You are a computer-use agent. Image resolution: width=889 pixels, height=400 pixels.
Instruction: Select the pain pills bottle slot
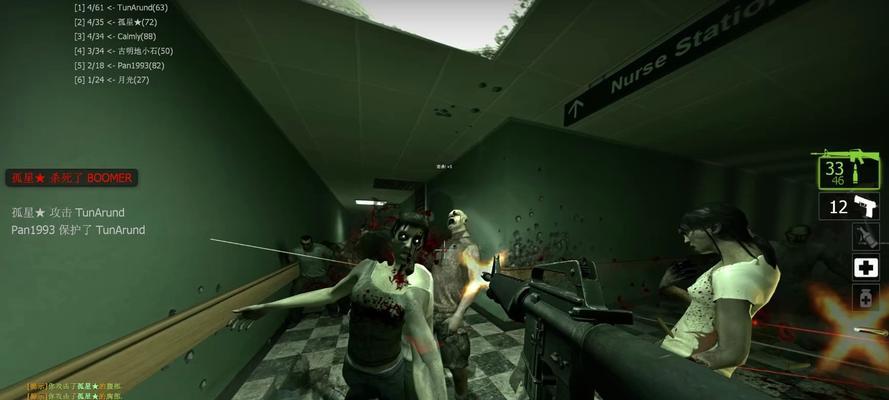[x=865, y=297]
